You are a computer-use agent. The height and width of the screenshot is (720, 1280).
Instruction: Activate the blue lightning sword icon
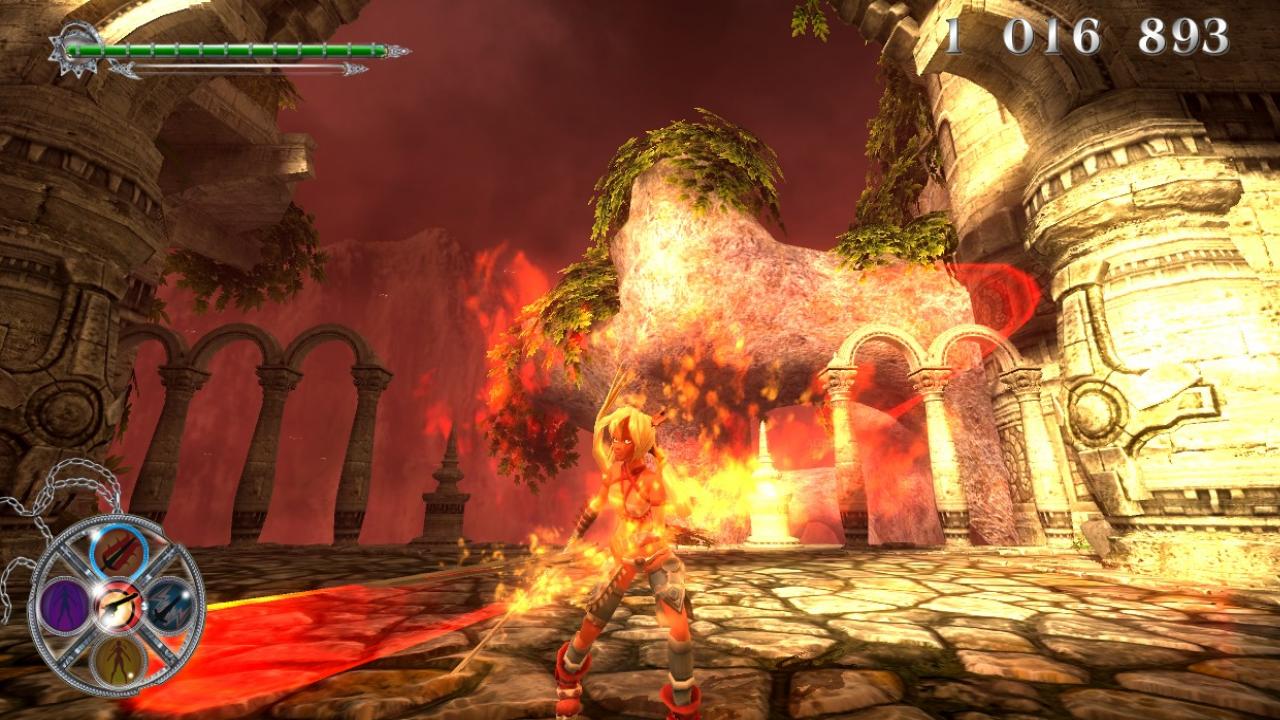pyautogui.click(x=171, y=603)
